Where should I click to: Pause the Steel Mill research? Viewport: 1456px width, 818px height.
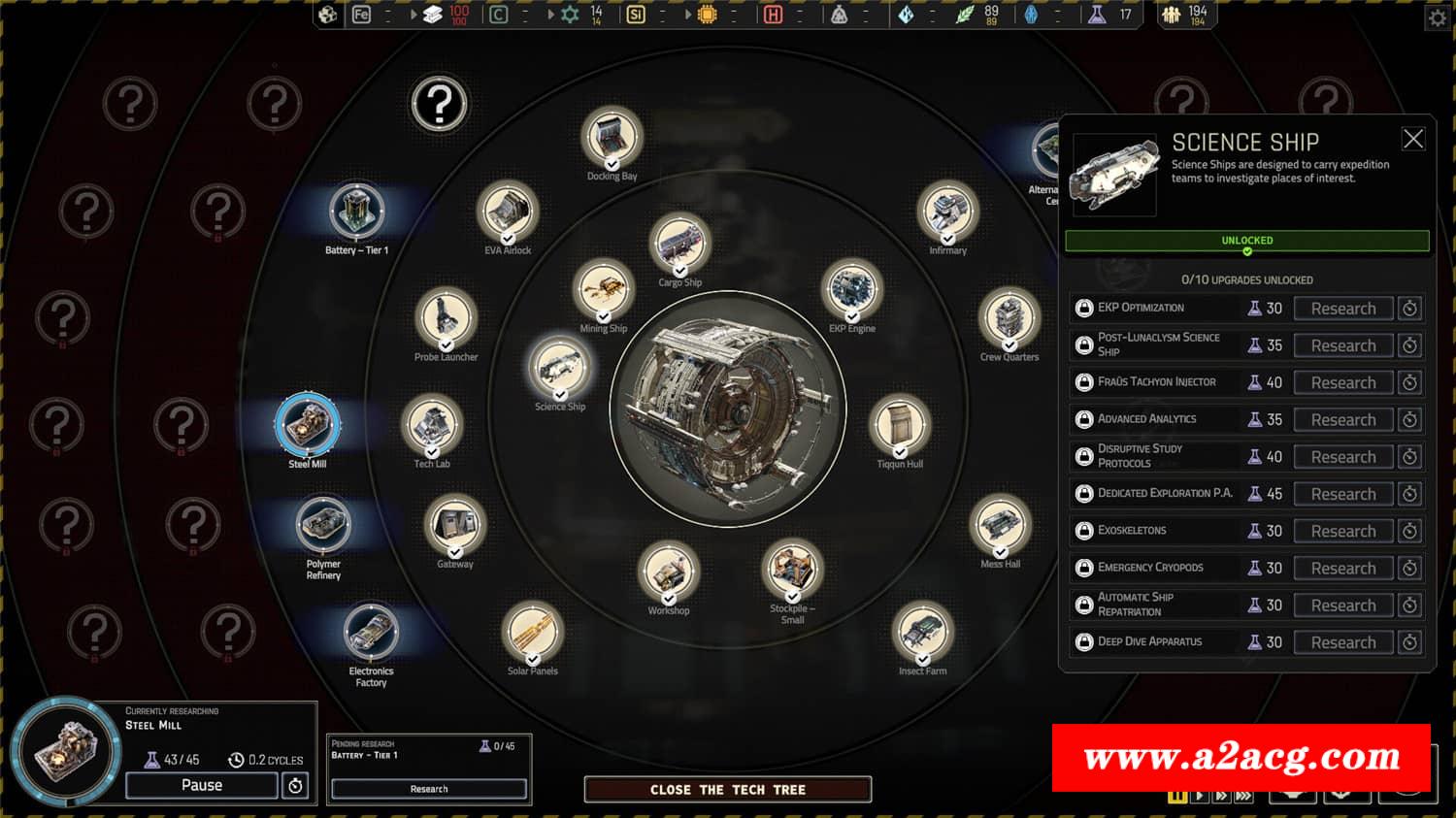[x=201, y=785]
